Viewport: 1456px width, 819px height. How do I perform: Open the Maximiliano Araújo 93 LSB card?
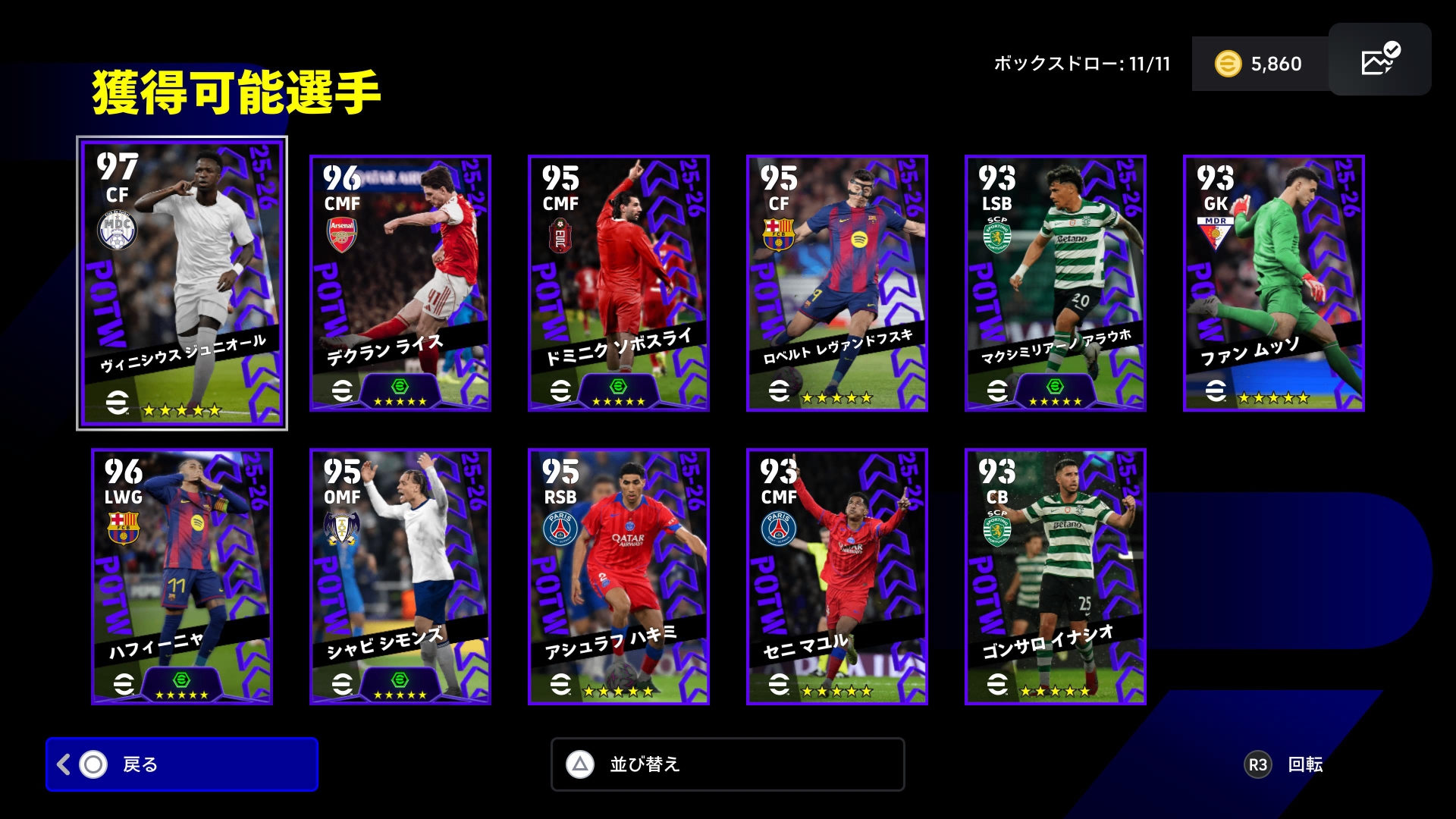pyautogui.click(x=1055, y=283)
